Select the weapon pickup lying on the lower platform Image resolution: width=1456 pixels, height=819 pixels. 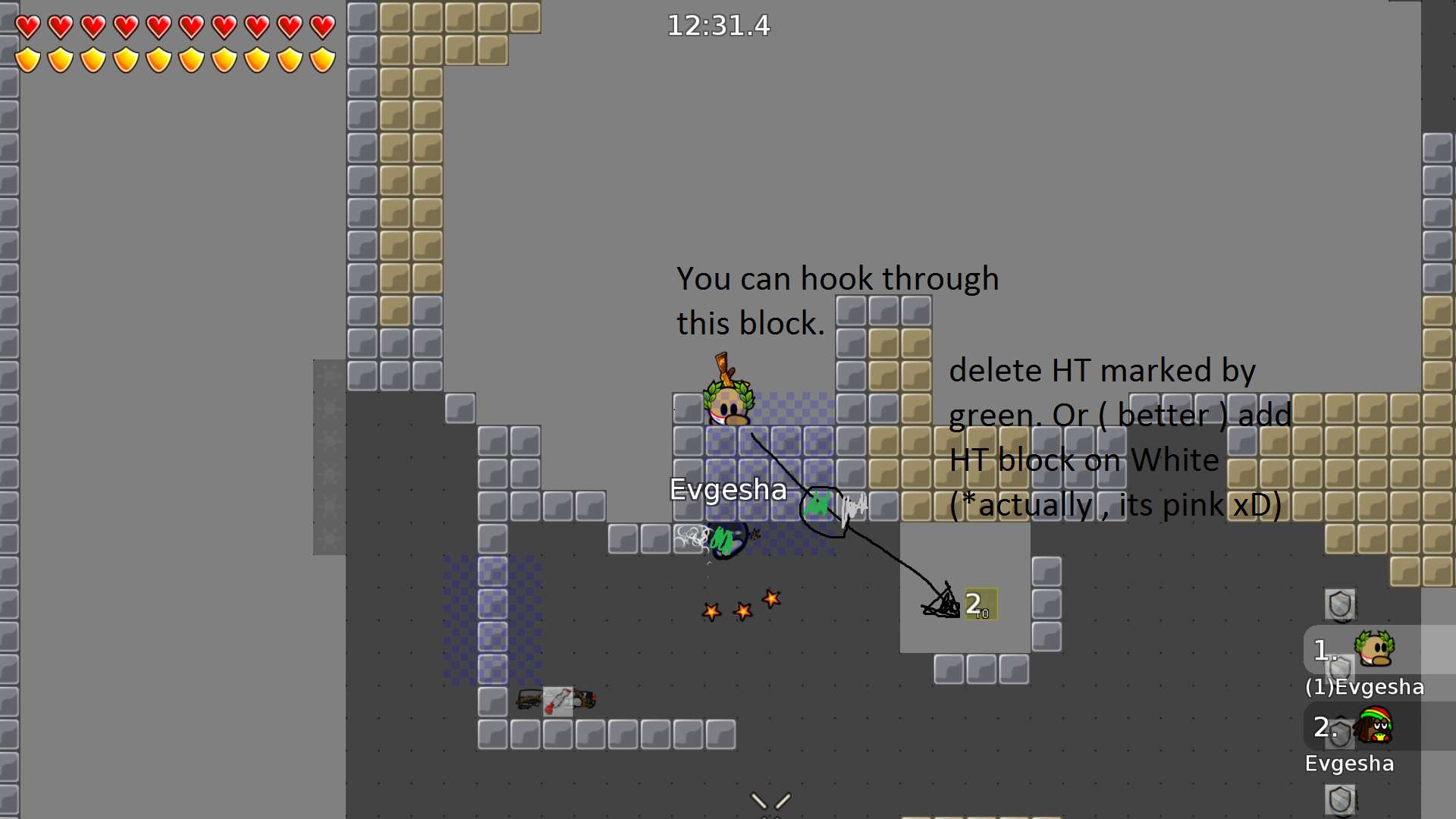click(557, 699)
